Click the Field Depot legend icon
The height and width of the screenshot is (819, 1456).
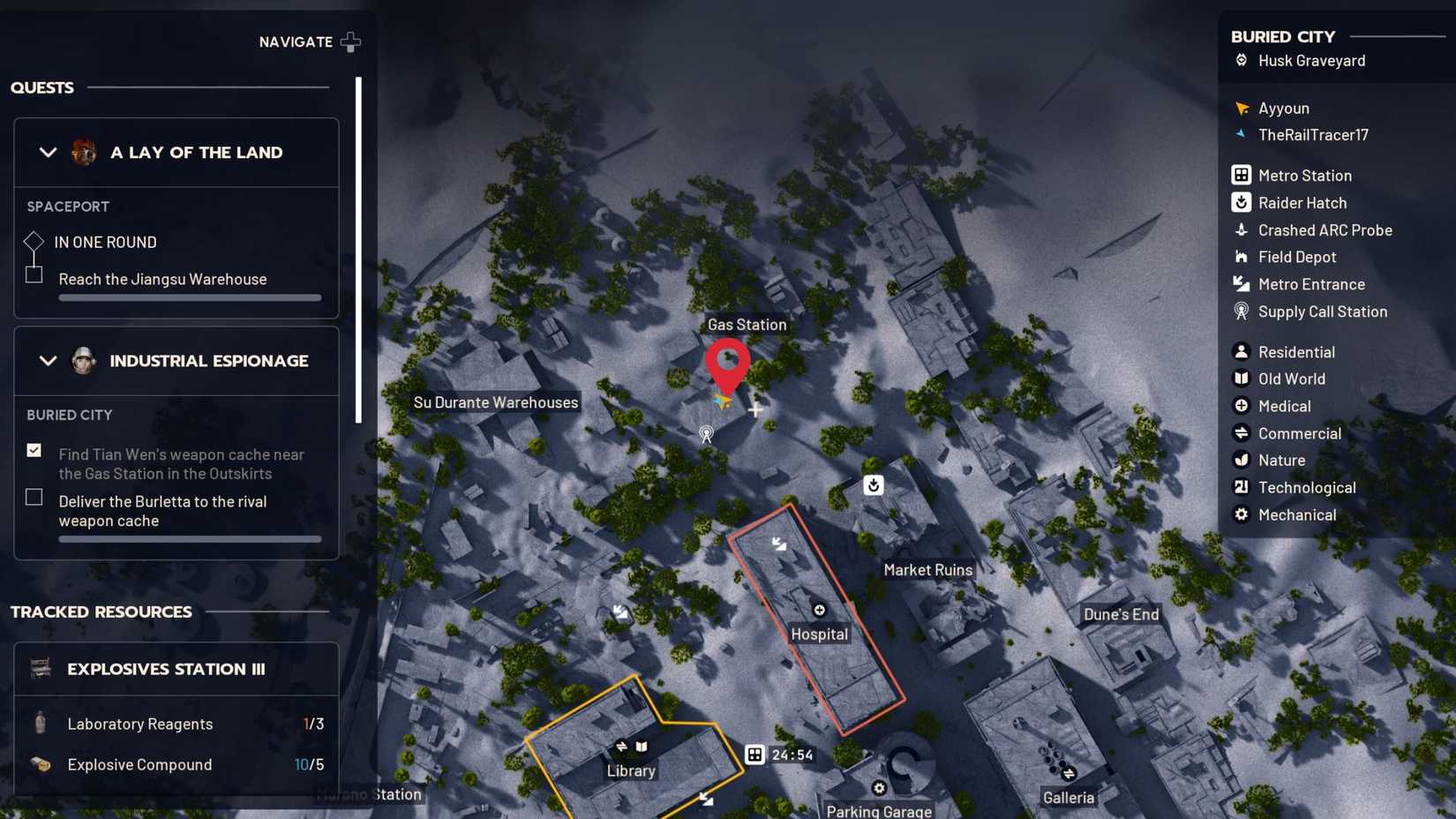point(1241,257)
